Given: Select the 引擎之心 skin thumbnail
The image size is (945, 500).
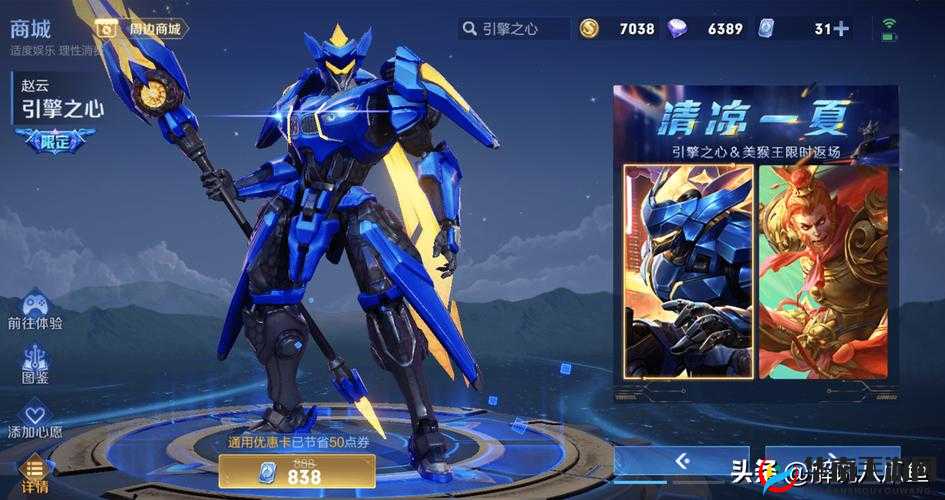Looking at the screenshot, I should pos(687,271).
